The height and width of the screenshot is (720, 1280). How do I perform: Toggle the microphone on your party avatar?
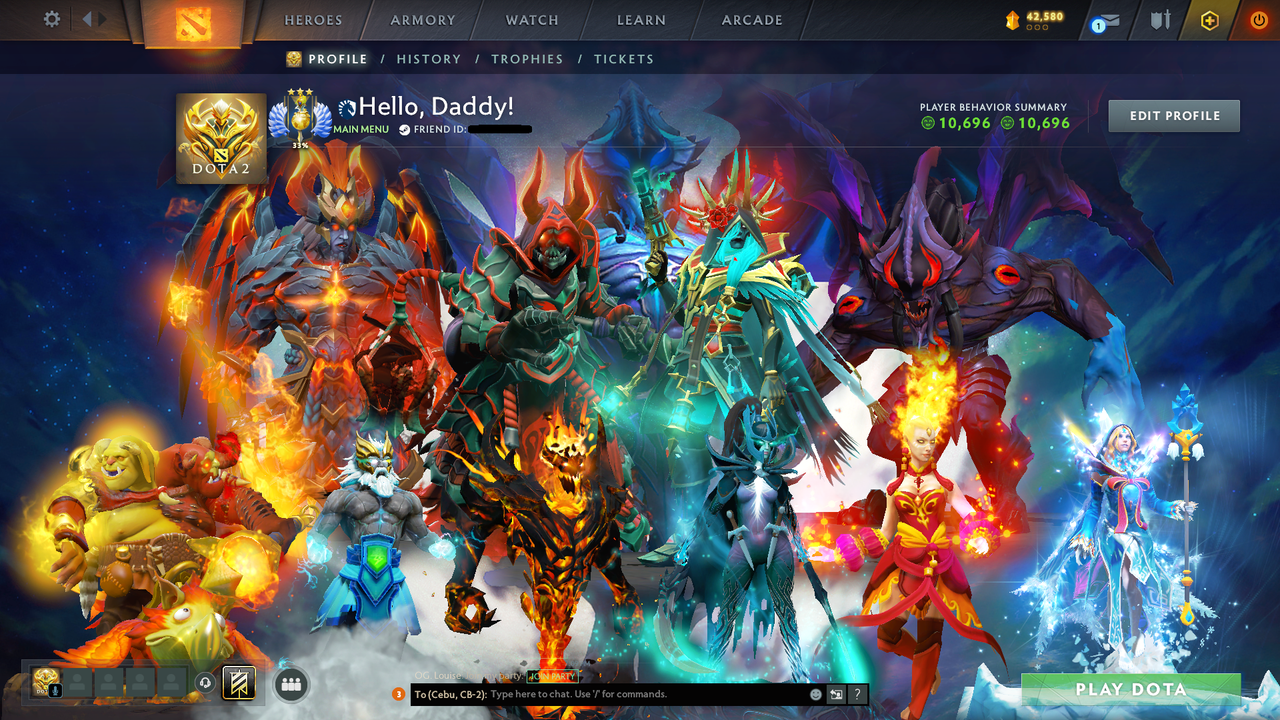pos(55,691)
